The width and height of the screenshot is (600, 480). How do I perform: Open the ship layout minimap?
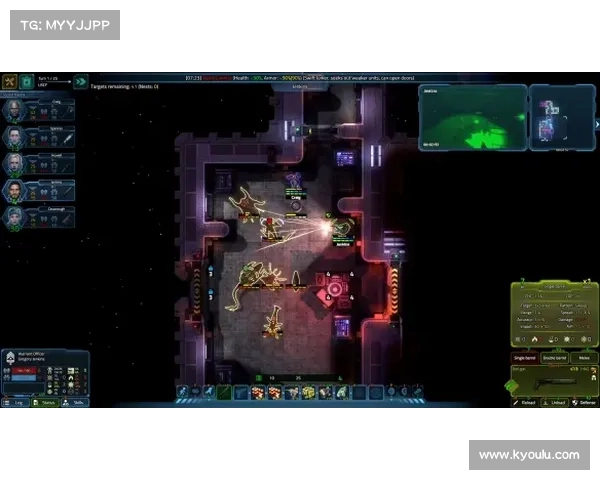pos(546,118)
